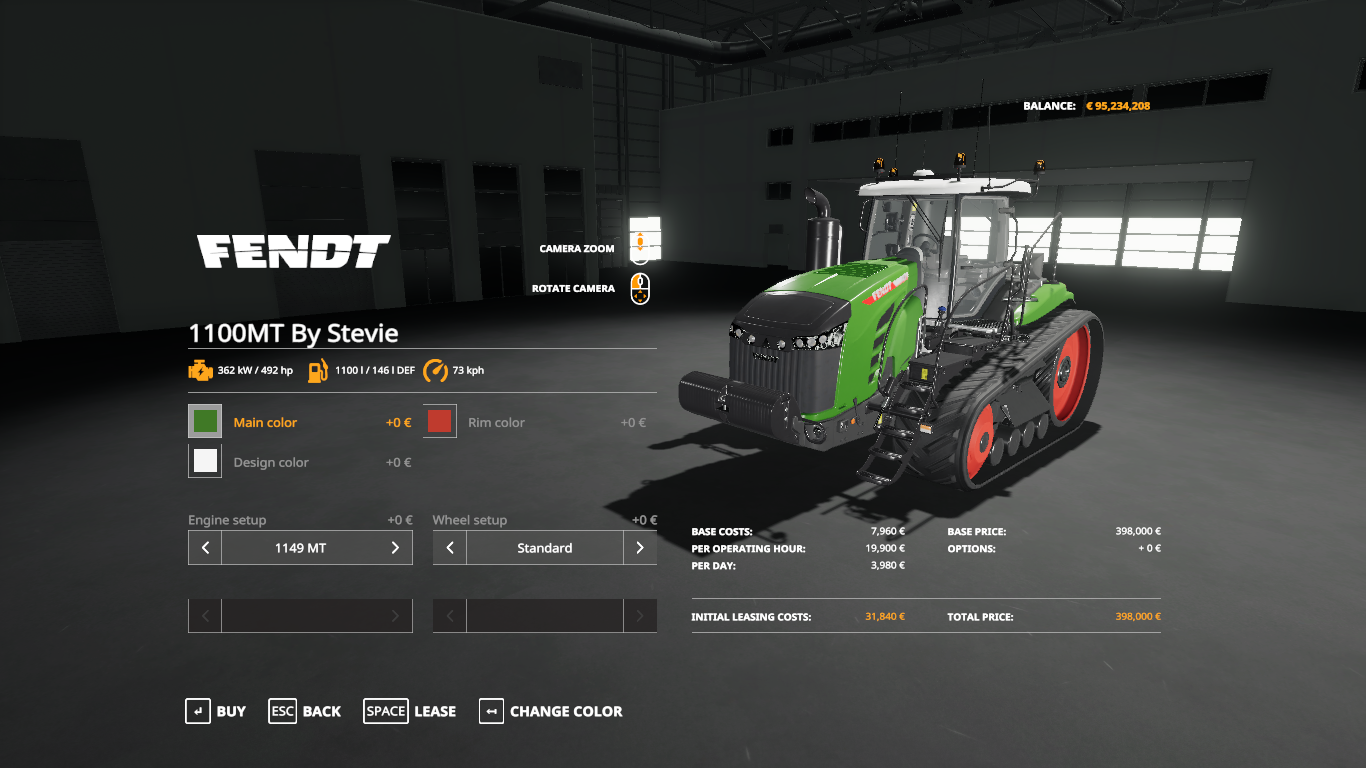Viewport: 1366px width, 768px height.
Task: Click Wheel setup previous arrow
Action: point(450,548)
